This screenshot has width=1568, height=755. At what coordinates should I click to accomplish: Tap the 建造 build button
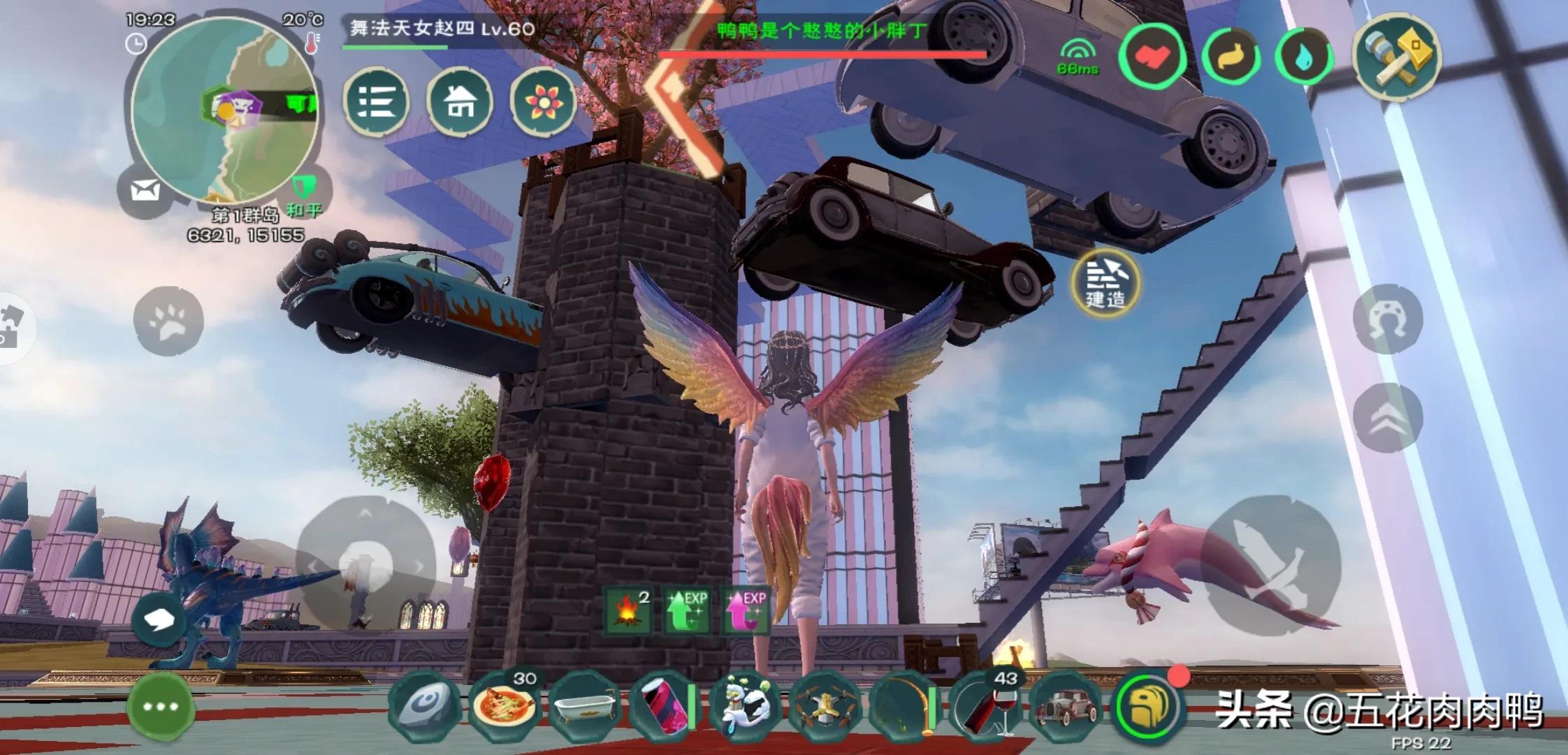click(x=1105, y=282)
